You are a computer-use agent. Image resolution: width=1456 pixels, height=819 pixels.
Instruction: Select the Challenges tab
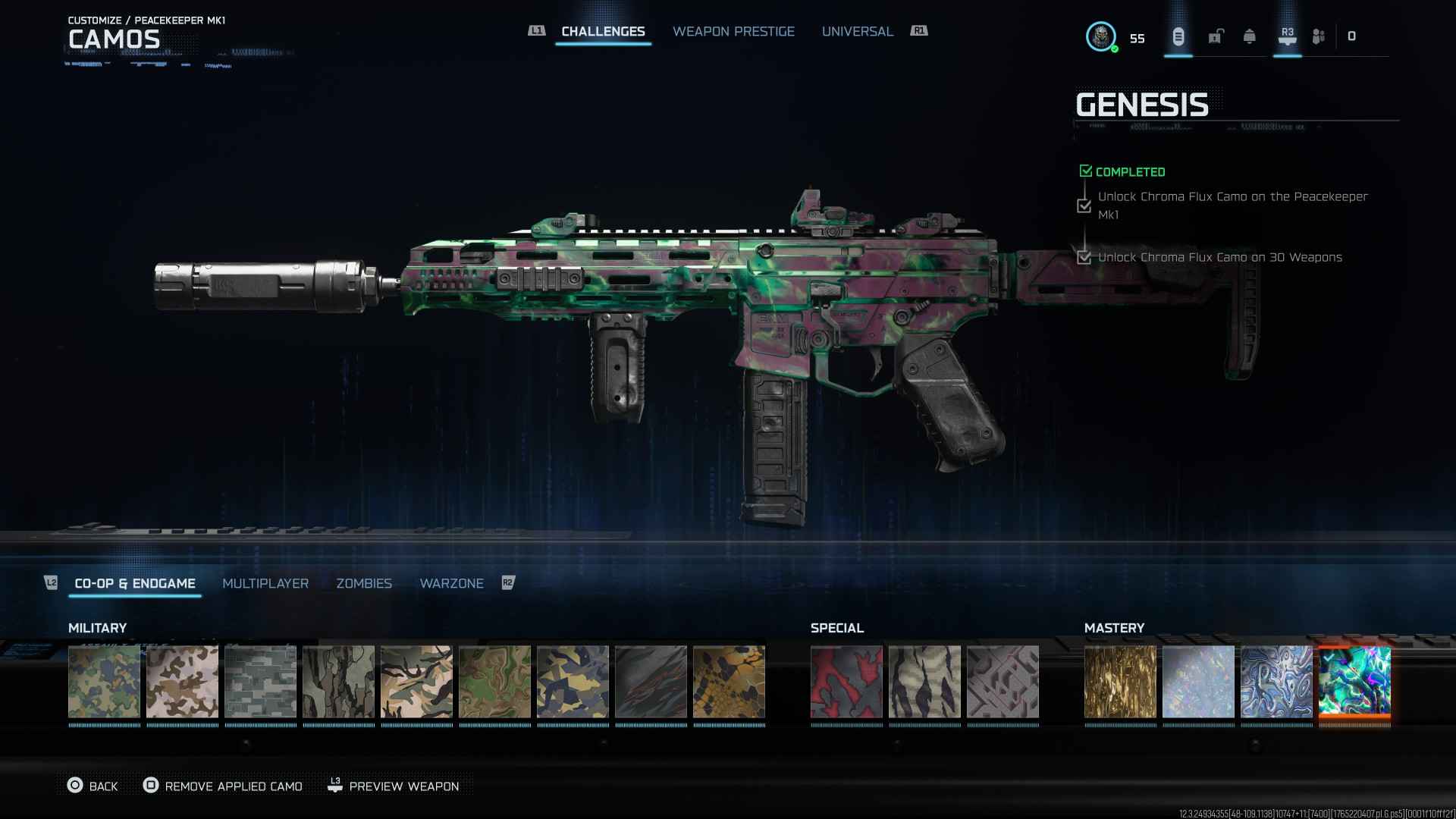(x=603, y=31)
